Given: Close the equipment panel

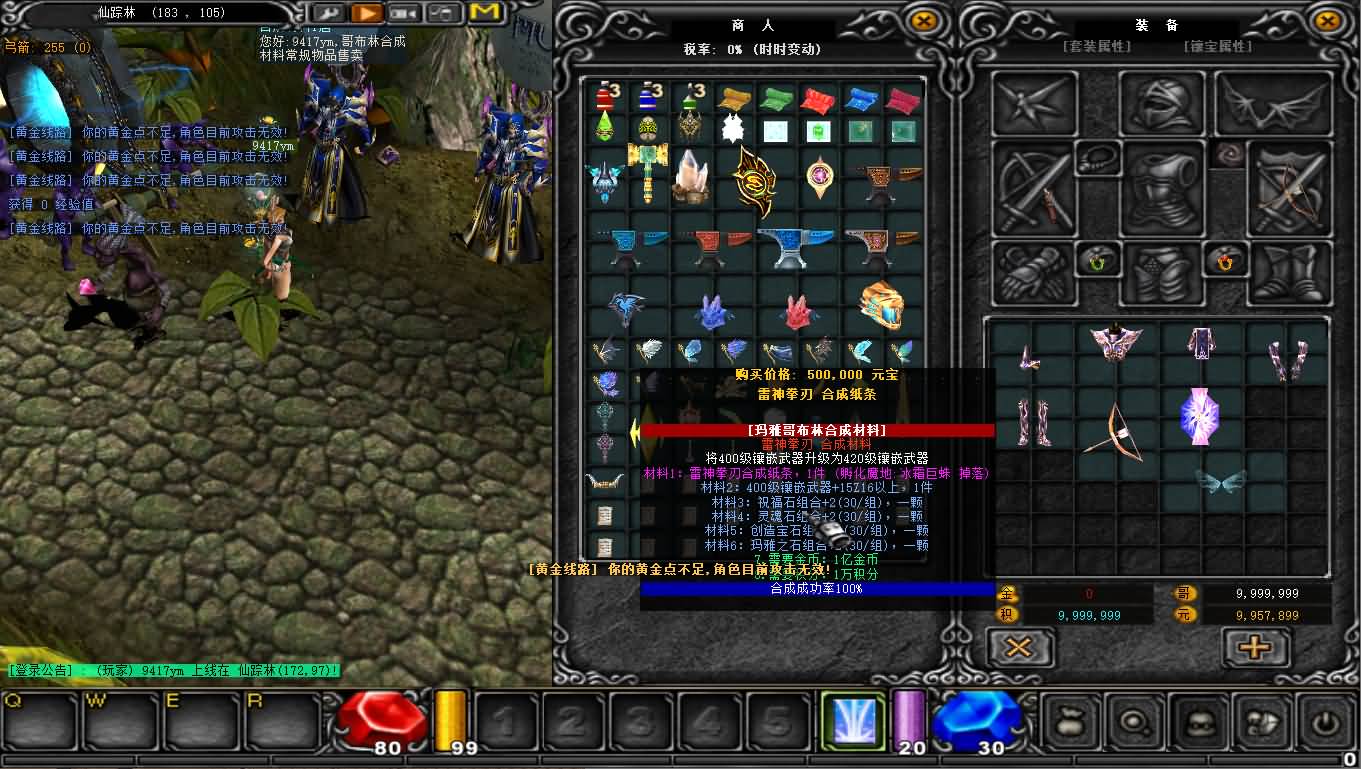Looking at the screenshot, I should pos(1326,21).
